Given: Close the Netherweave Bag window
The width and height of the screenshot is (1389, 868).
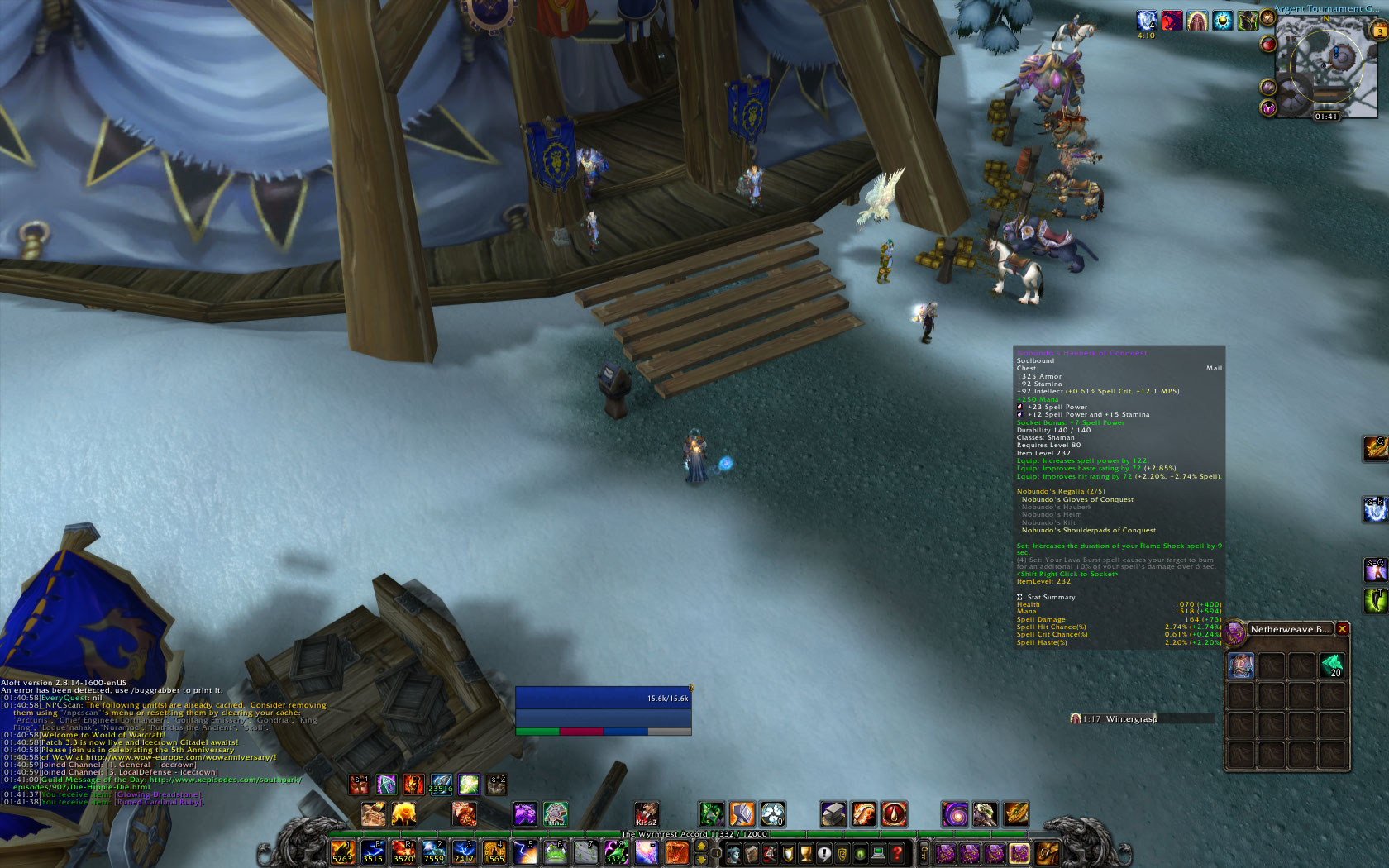Looking at the screenshot, I should [x=1343, y=629].
